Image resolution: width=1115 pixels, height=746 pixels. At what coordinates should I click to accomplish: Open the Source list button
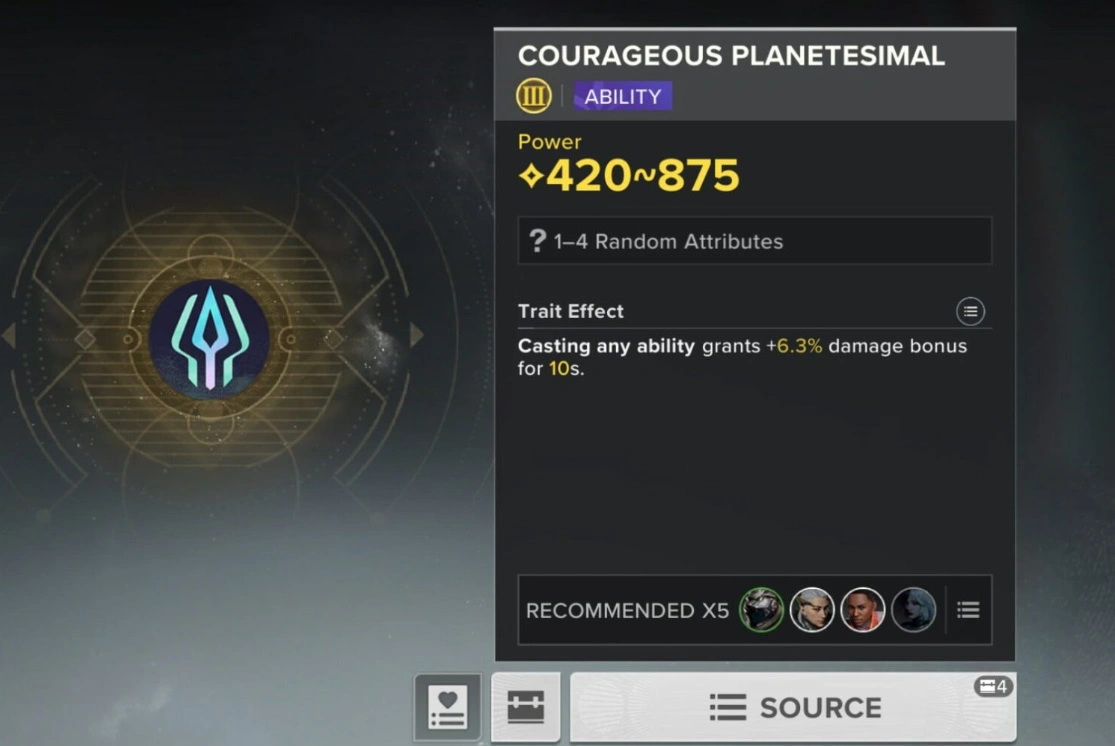793,707
